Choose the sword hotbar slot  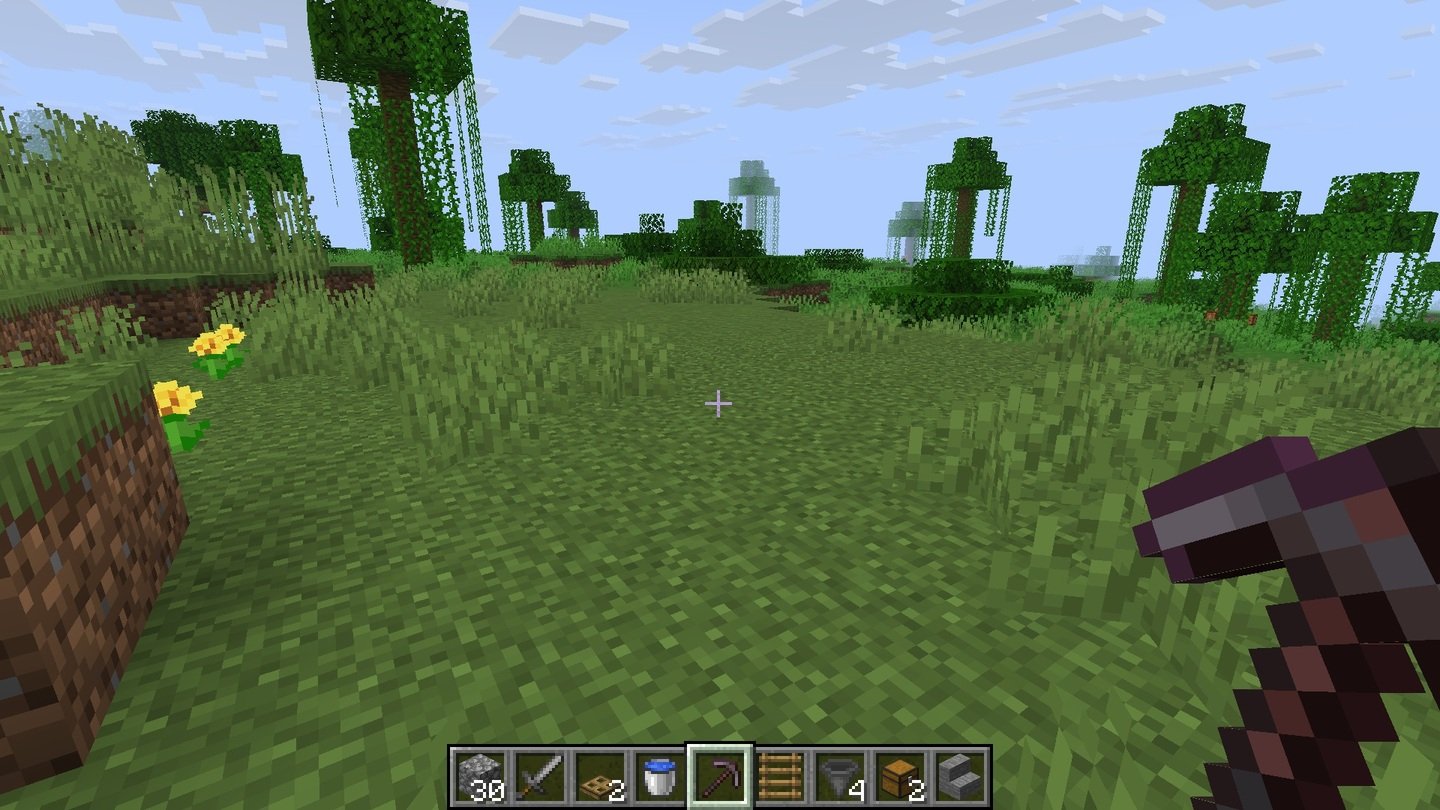[539, 775]
